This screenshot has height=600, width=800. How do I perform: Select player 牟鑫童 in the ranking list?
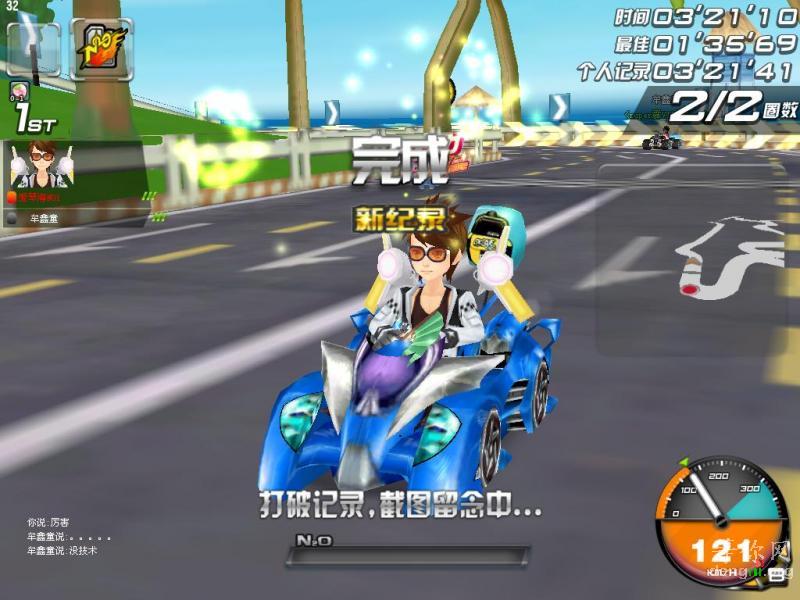tap(42, 216)
